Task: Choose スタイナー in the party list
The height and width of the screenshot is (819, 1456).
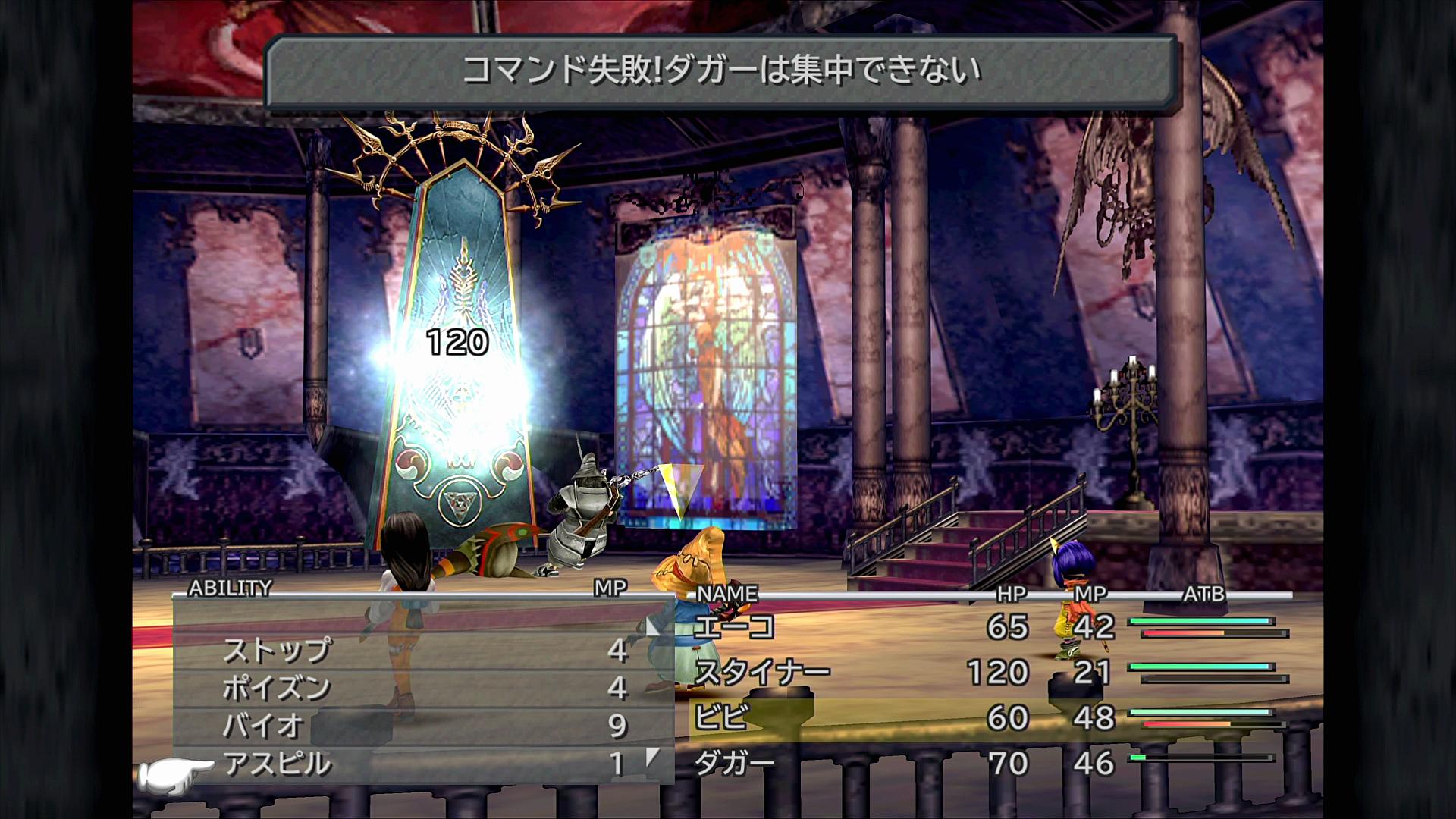Action: pyautogui.click(x=762, y=673)
